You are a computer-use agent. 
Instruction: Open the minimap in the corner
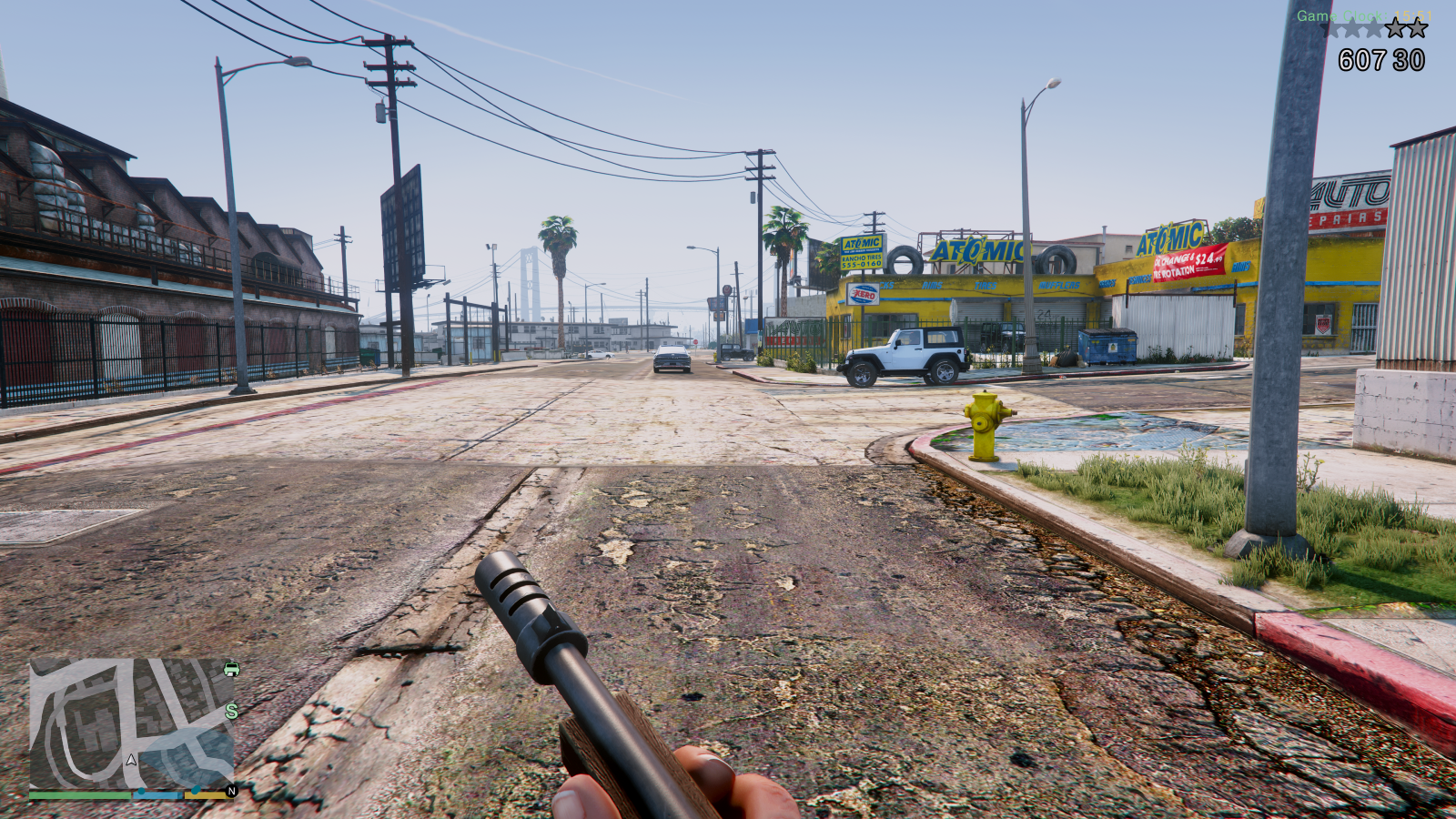point(132,723)
